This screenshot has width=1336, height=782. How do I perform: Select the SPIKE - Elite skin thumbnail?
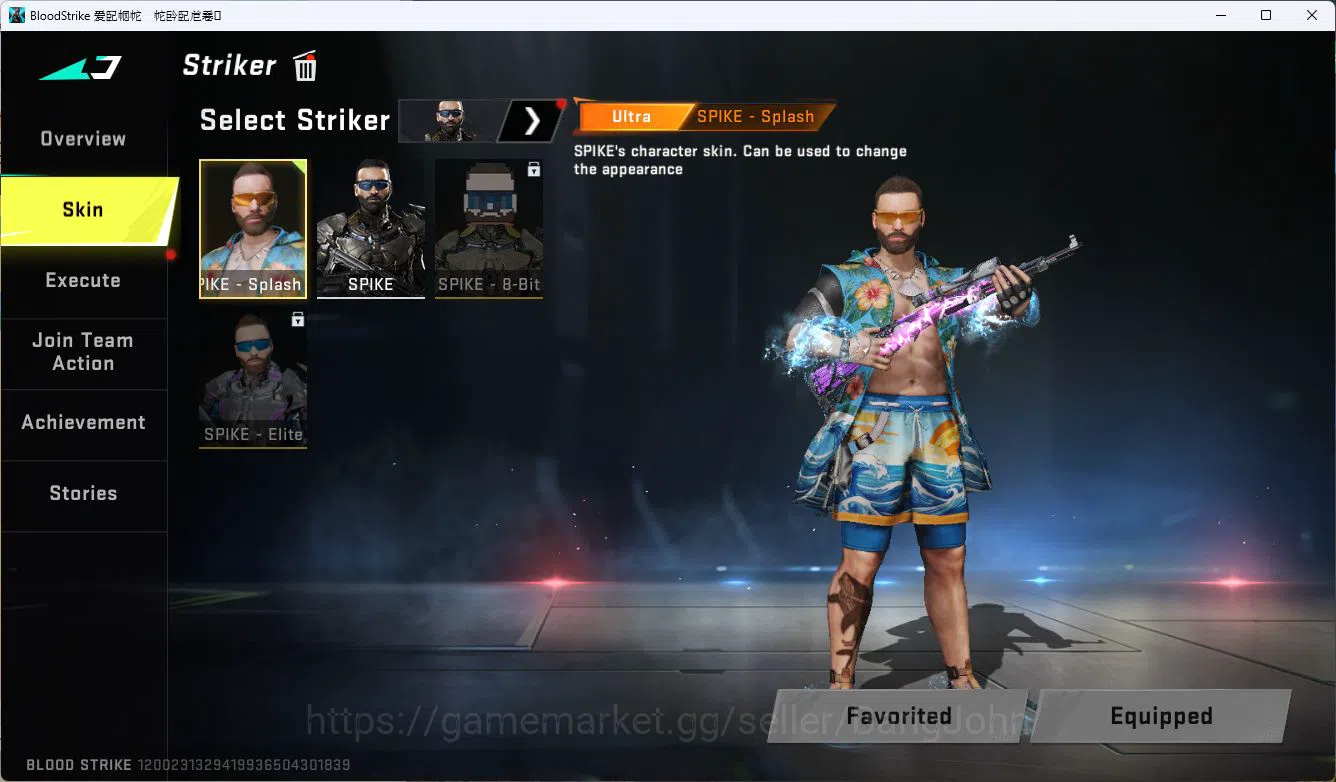tap(252, 379)
